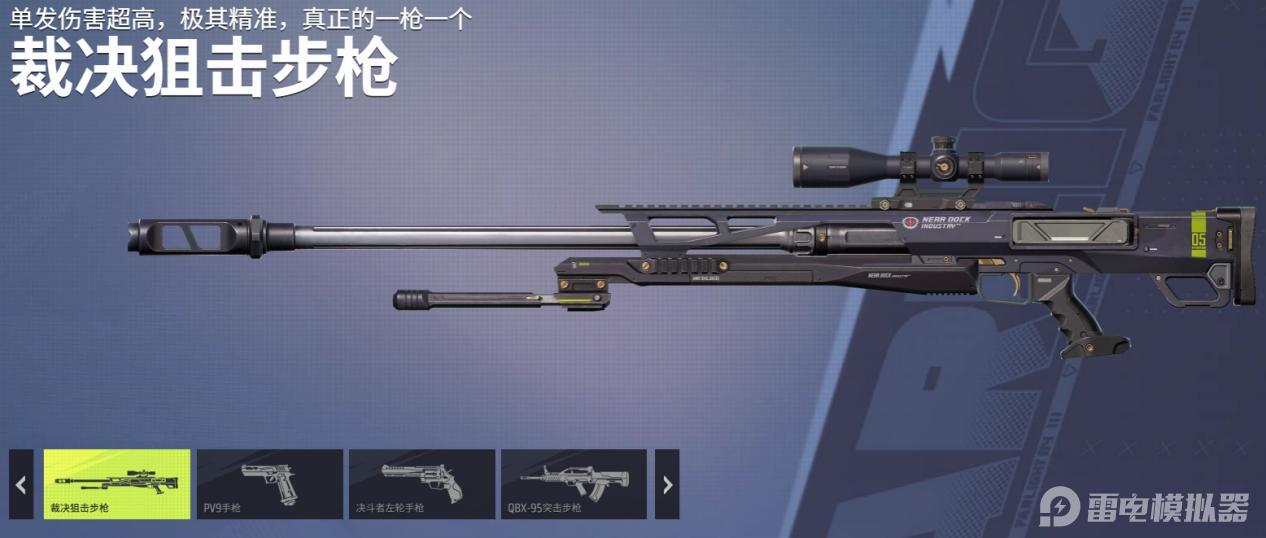Switch to the QBX-95突击步枪 assault rifle

point(573,484)
